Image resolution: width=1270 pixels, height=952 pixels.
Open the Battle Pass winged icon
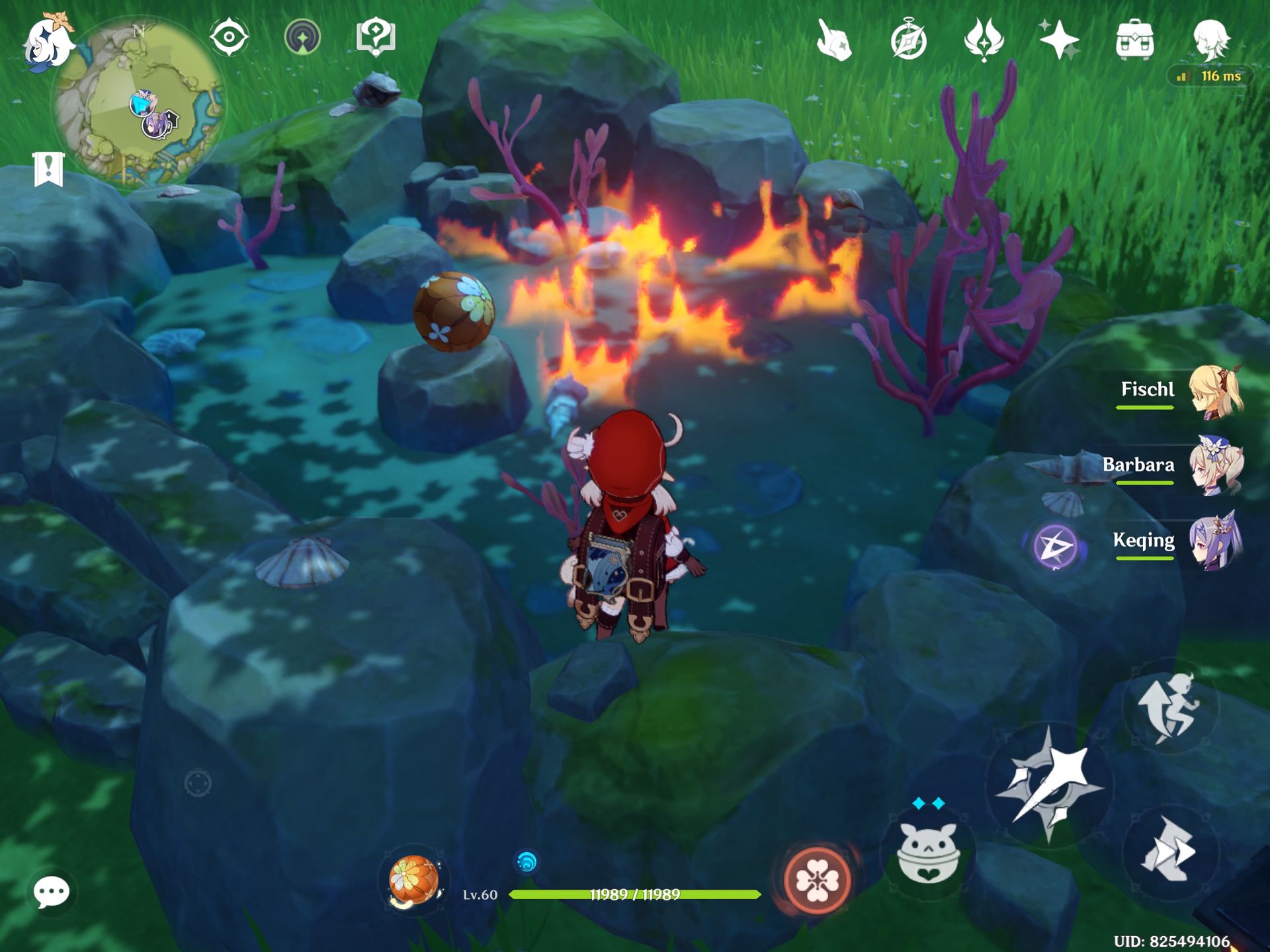[984, 40]
